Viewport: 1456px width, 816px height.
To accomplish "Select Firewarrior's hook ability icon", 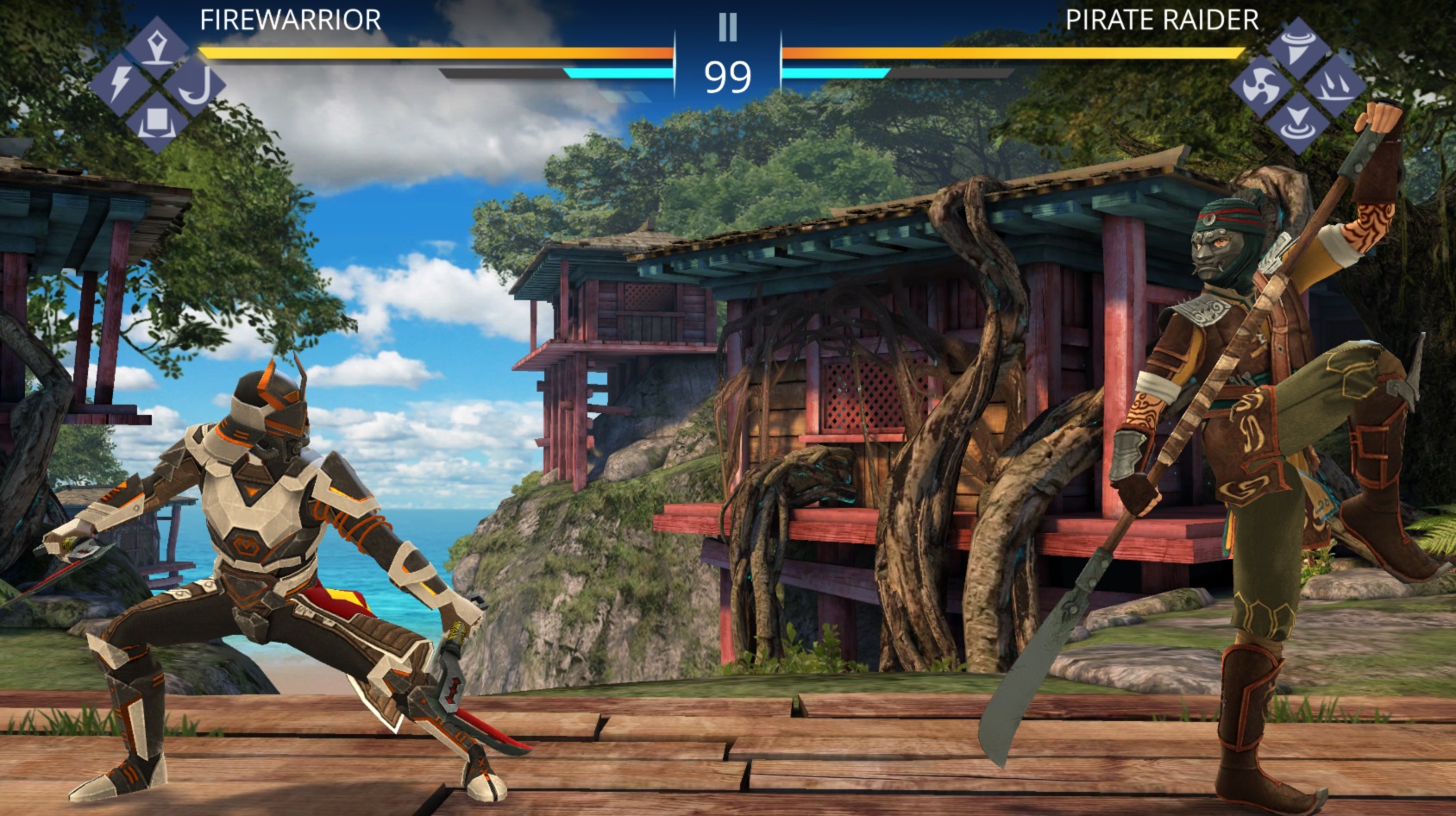I will tap(195, 86).
